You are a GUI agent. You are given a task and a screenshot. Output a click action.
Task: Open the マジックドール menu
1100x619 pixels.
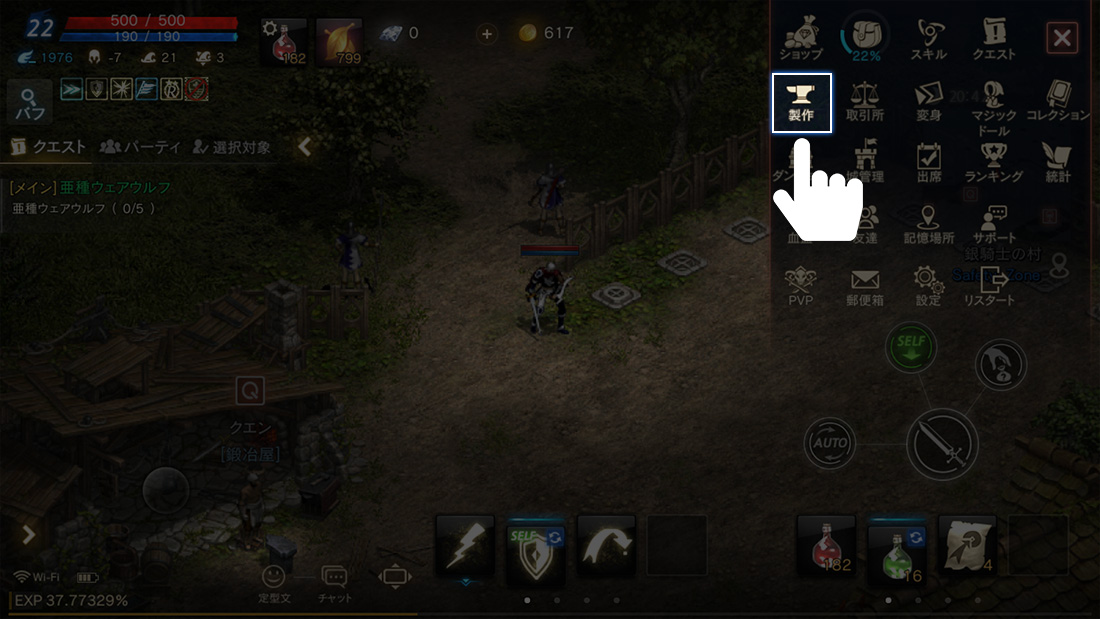click(994, 105)
